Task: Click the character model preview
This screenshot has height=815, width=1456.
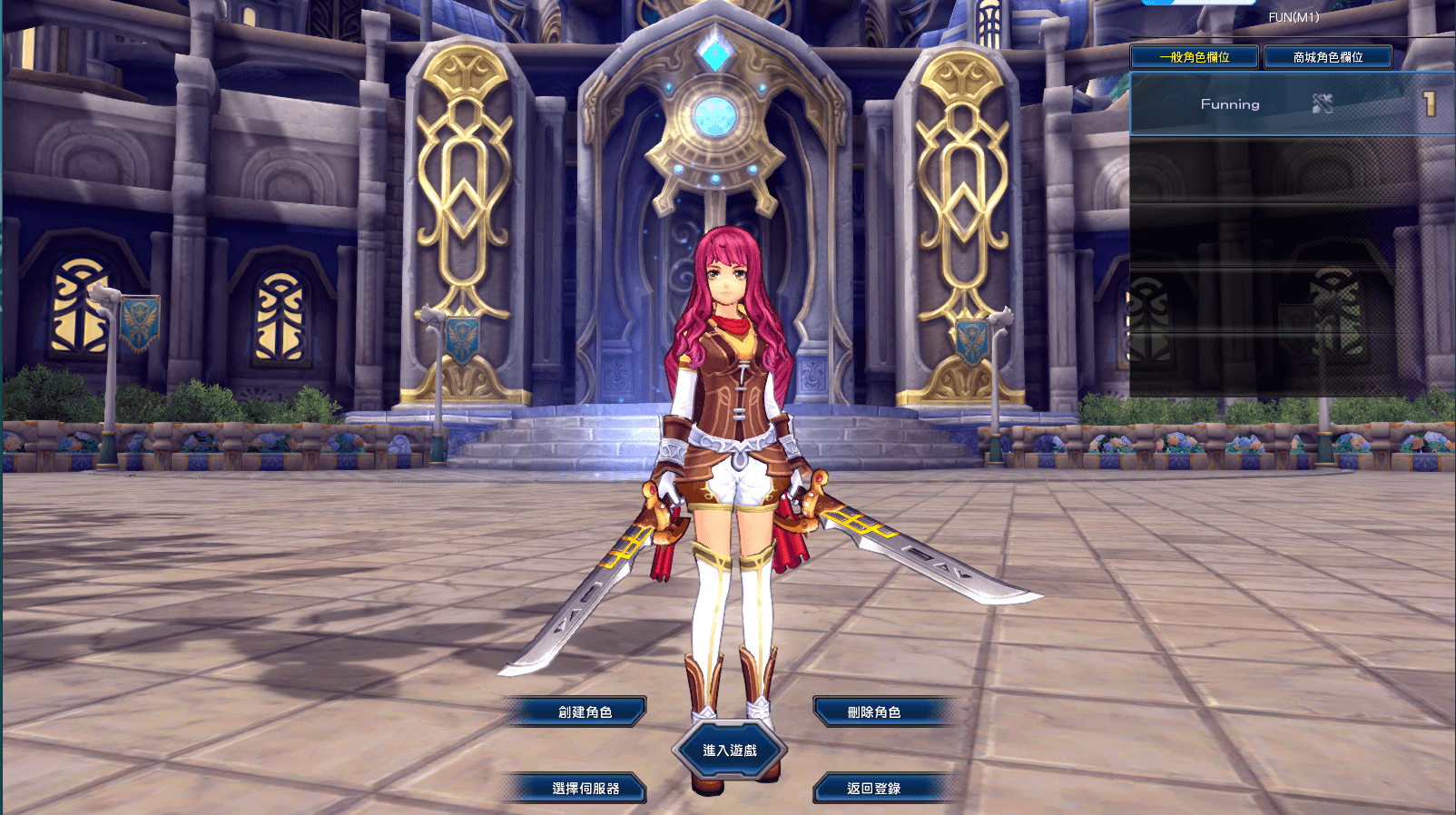Action: click(733, 408)
